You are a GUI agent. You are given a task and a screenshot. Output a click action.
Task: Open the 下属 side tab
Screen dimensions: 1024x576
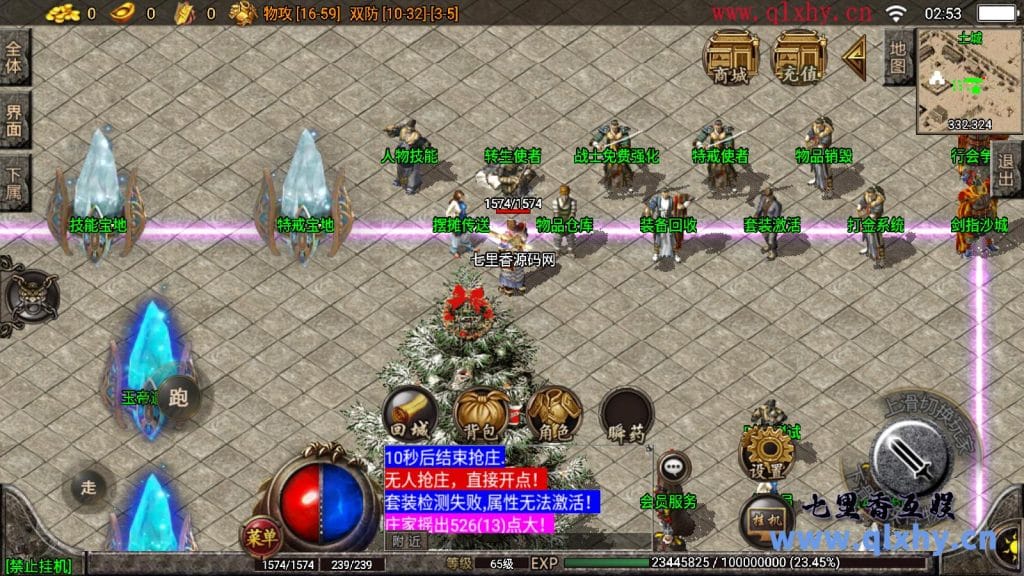(15, 182)
